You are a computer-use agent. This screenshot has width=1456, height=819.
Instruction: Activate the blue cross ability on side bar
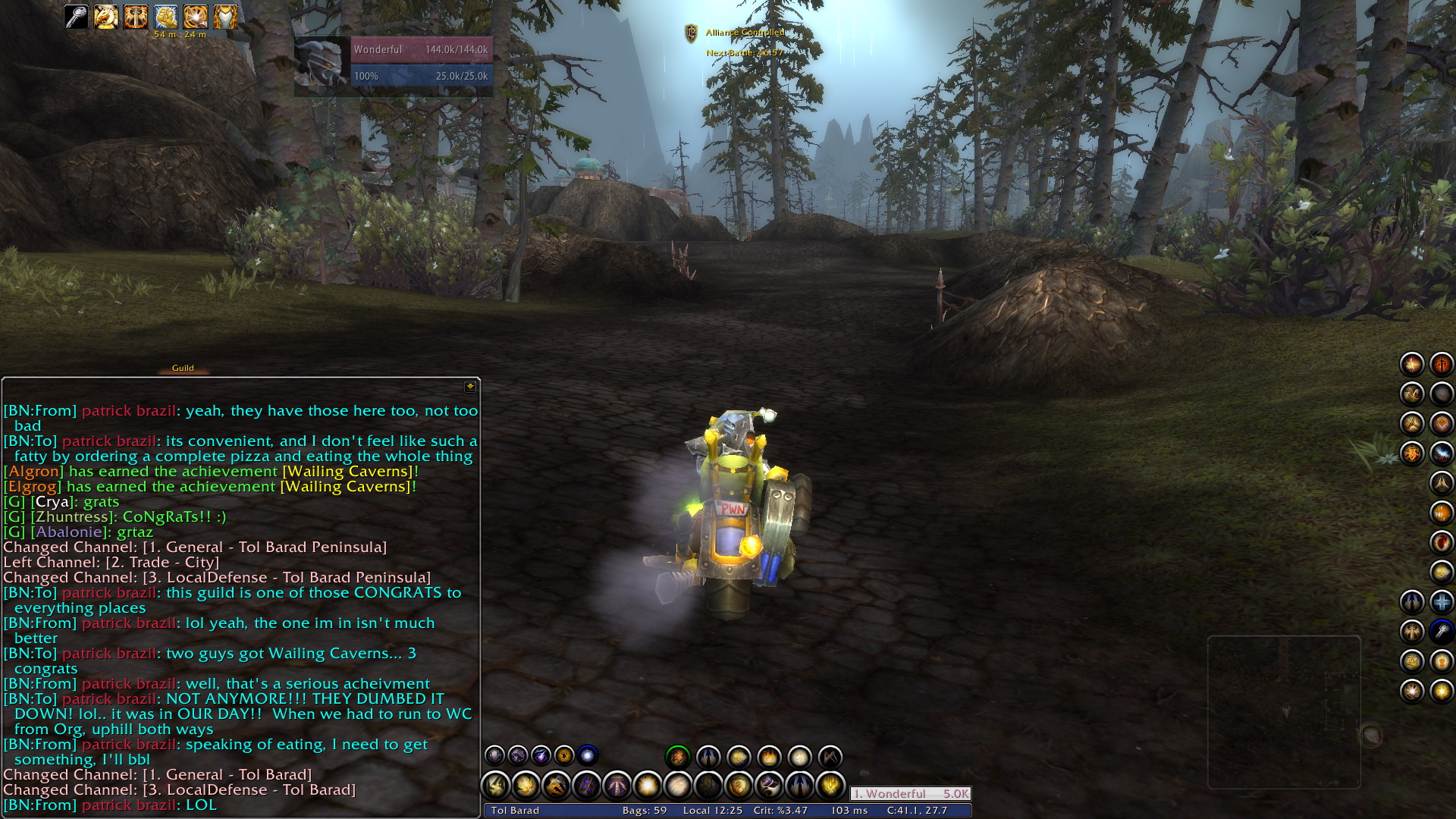click(1441, 602)
